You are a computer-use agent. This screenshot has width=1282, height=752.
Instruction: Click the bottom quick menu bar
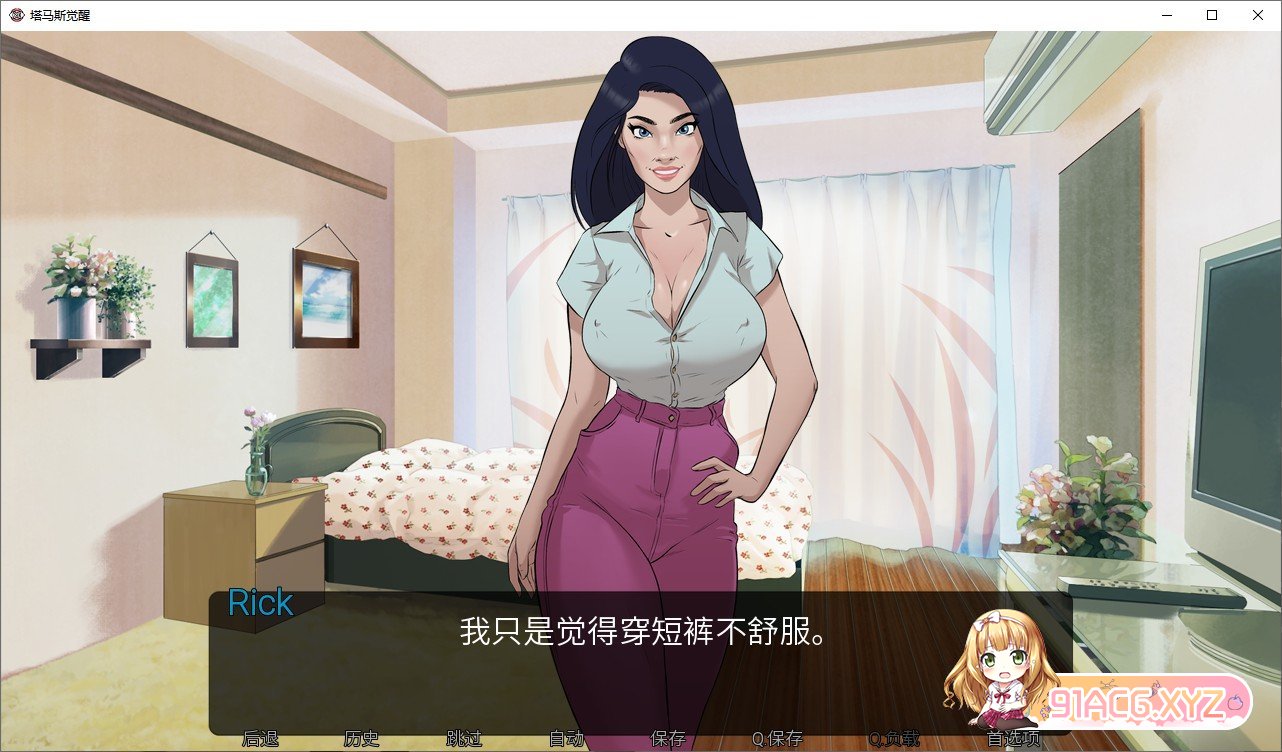click(640, 739)
